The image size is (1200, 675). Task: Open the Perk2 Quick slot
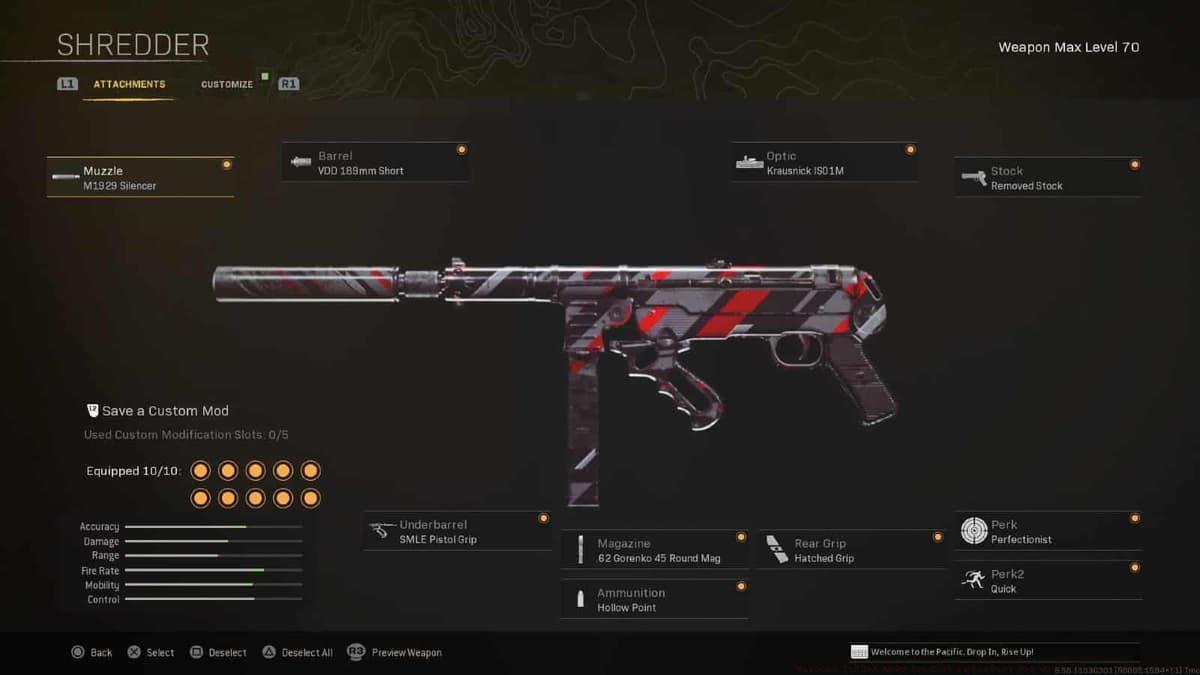(1047, 581)
